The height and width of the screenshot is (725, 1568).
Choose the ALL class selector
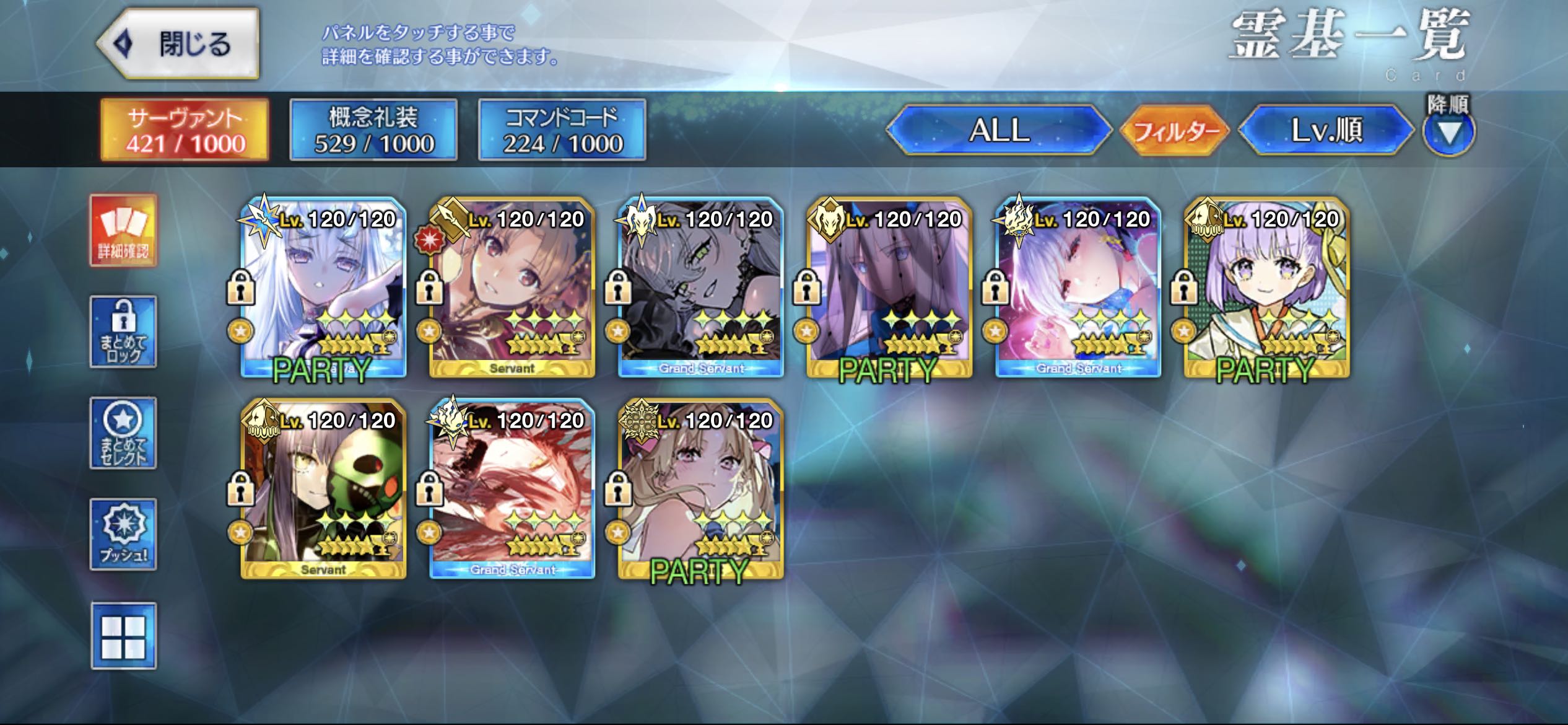[x=999, y=130]
